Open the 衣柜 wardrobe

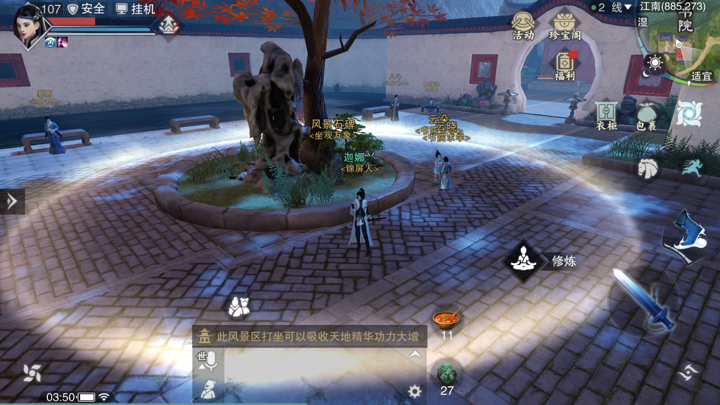coord(607,116)
